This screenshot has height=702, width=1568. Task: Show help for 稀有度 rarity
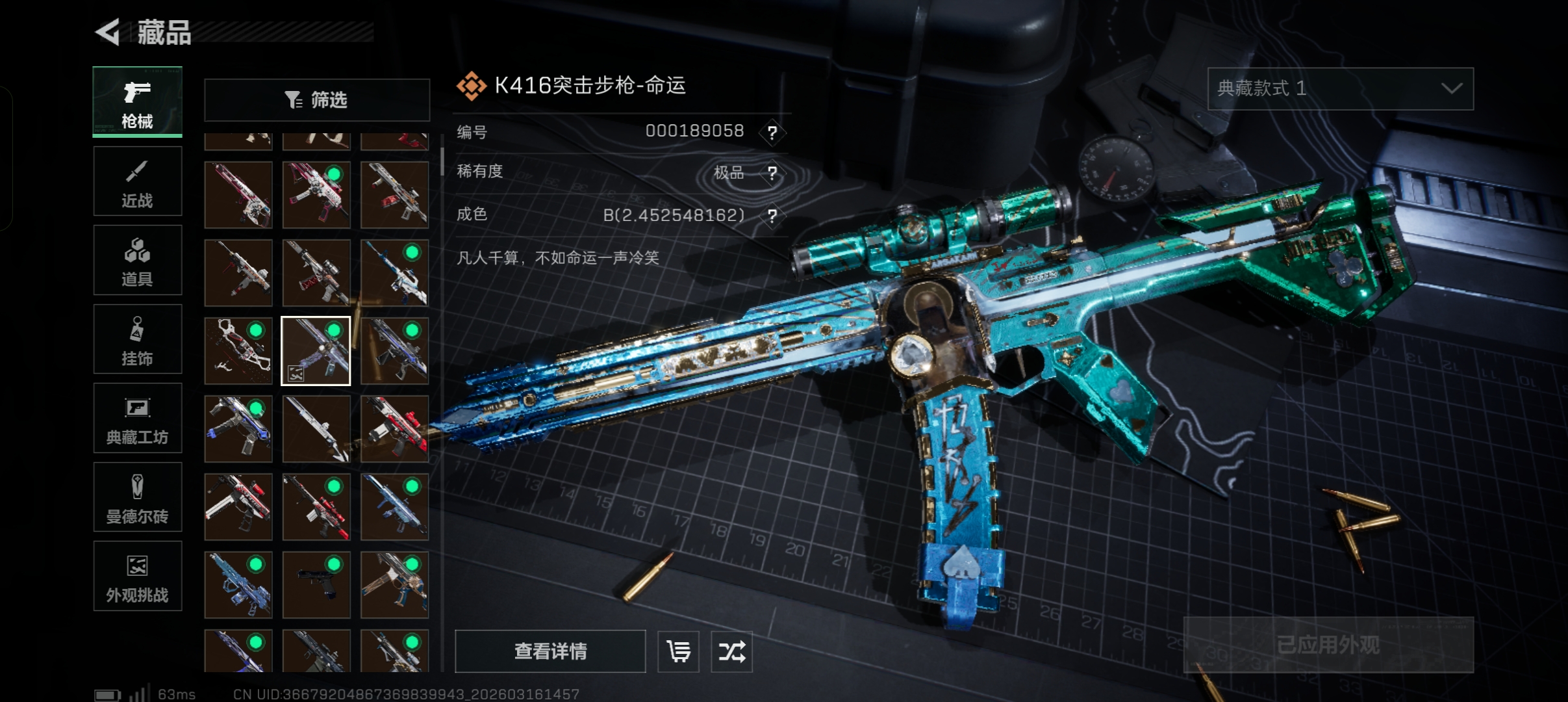[772, 173]
